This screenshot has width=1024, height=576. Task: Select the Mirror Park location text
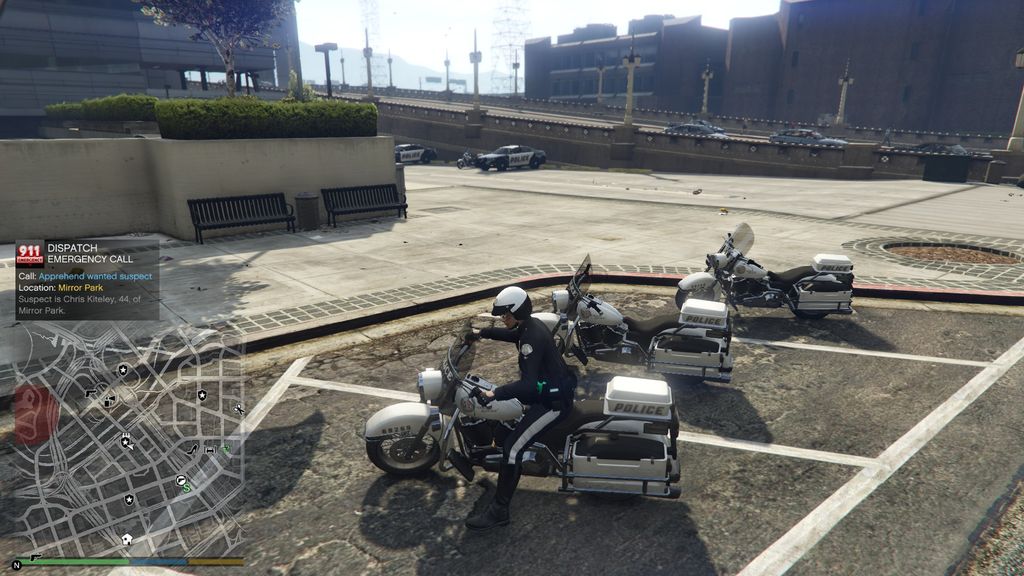coord(82,288)
